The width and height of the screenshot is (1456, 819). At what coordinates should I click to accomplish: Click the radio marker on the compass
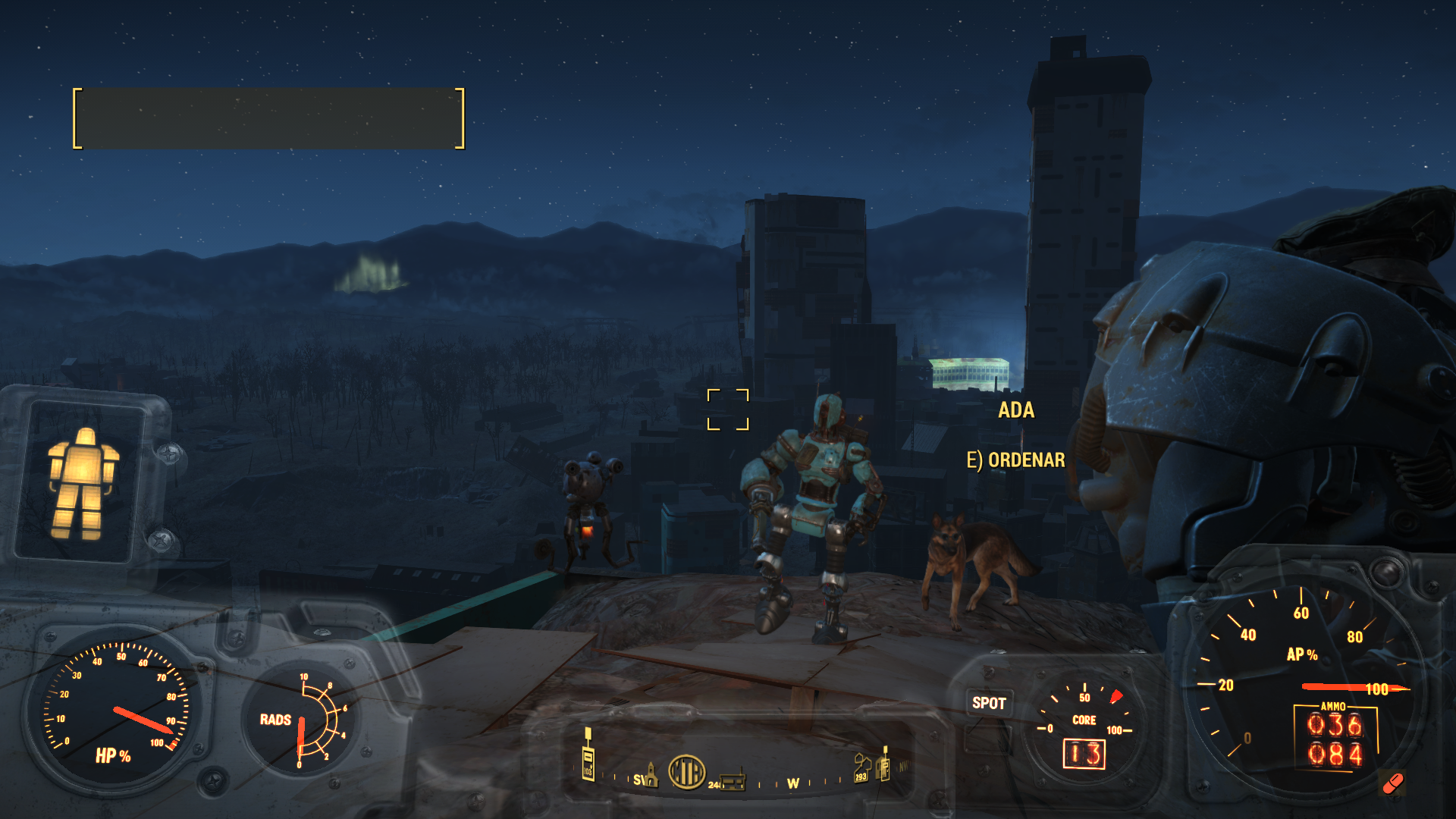(x=733, y=781)
